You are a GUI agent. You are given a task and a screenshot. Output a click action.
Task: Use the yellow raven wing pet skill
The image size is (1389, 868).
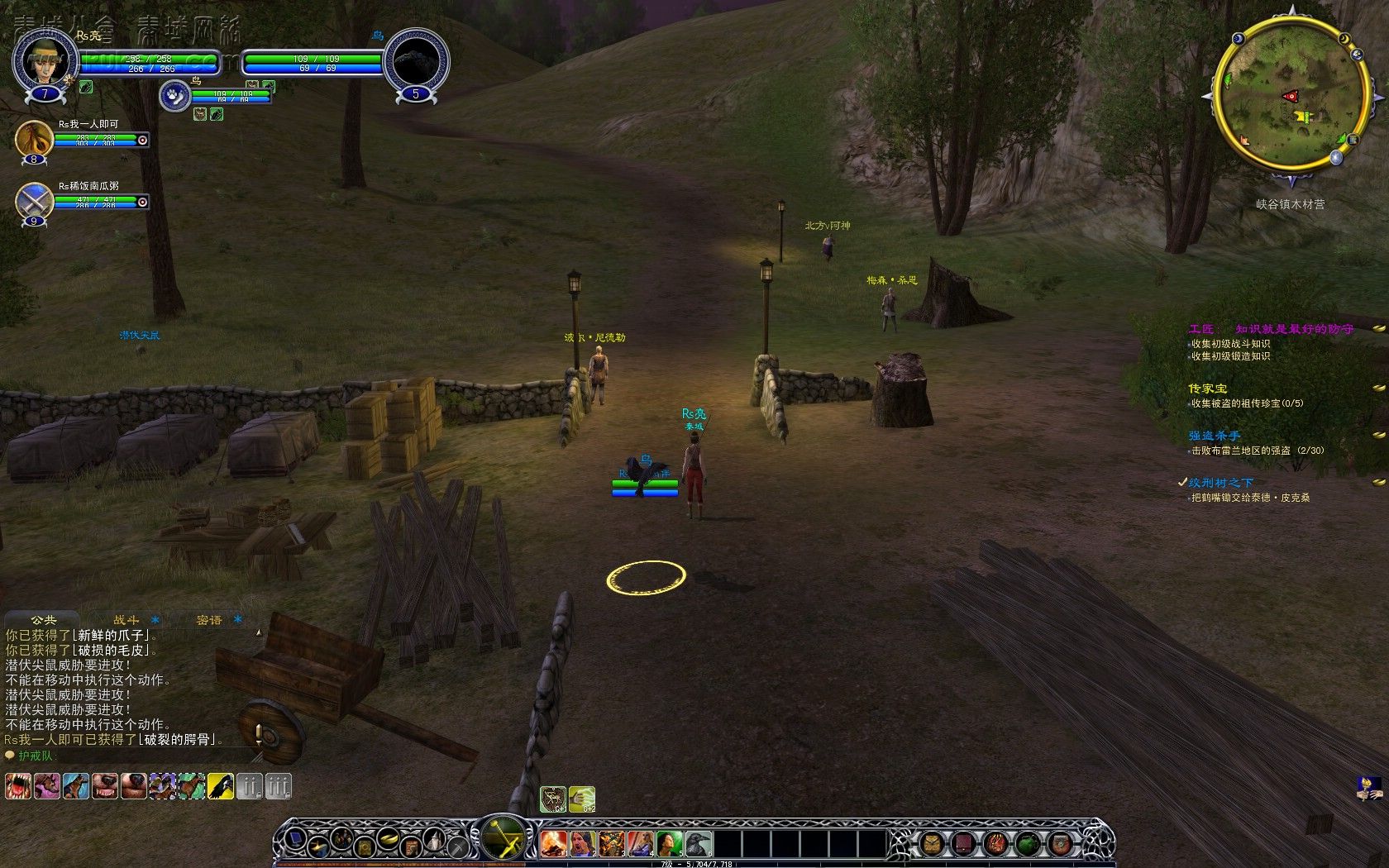(x=220, y=786)
